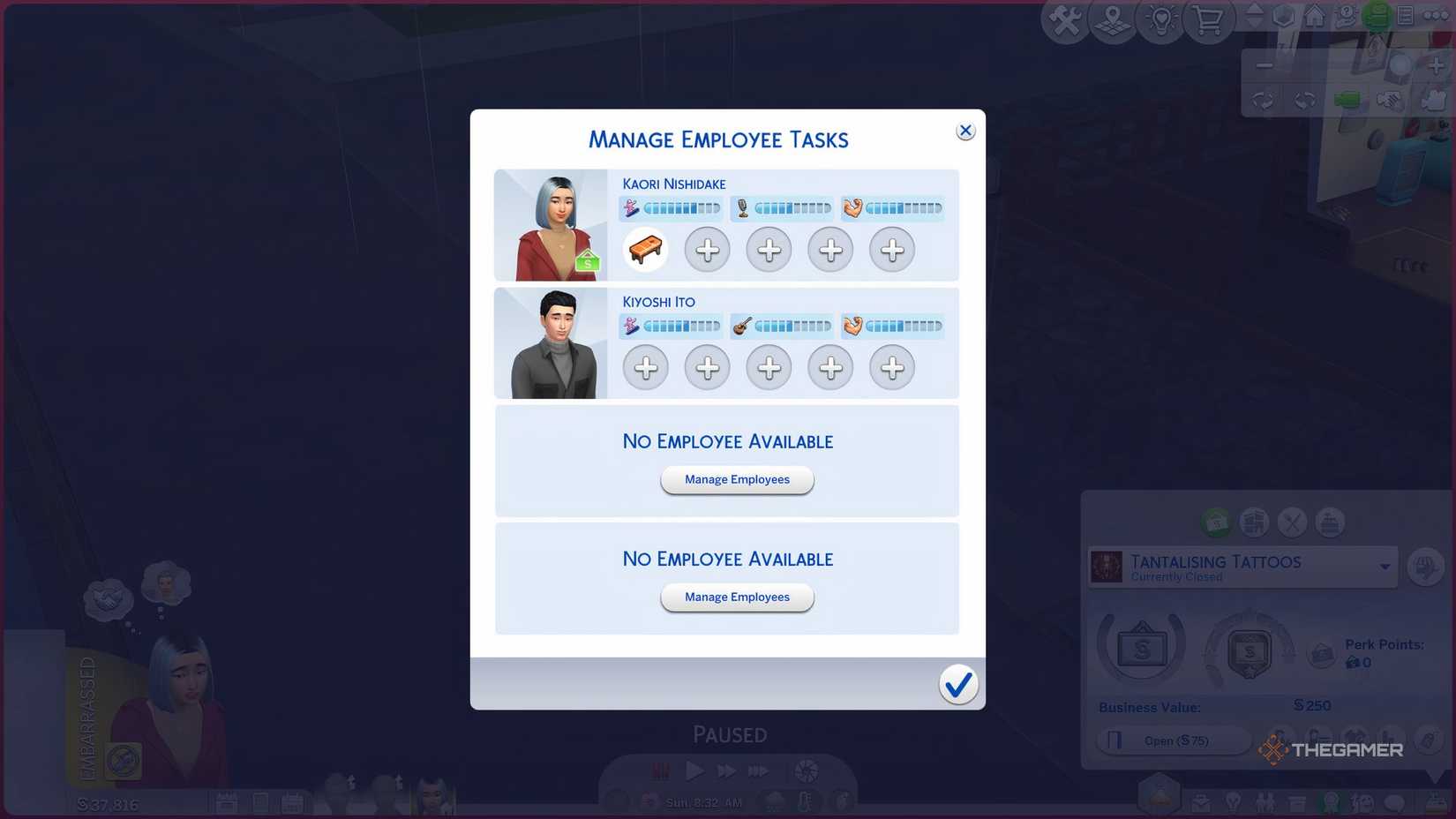
Task: Open Build Mode with the hammer and wrench icon
Action: [1063, 21]
